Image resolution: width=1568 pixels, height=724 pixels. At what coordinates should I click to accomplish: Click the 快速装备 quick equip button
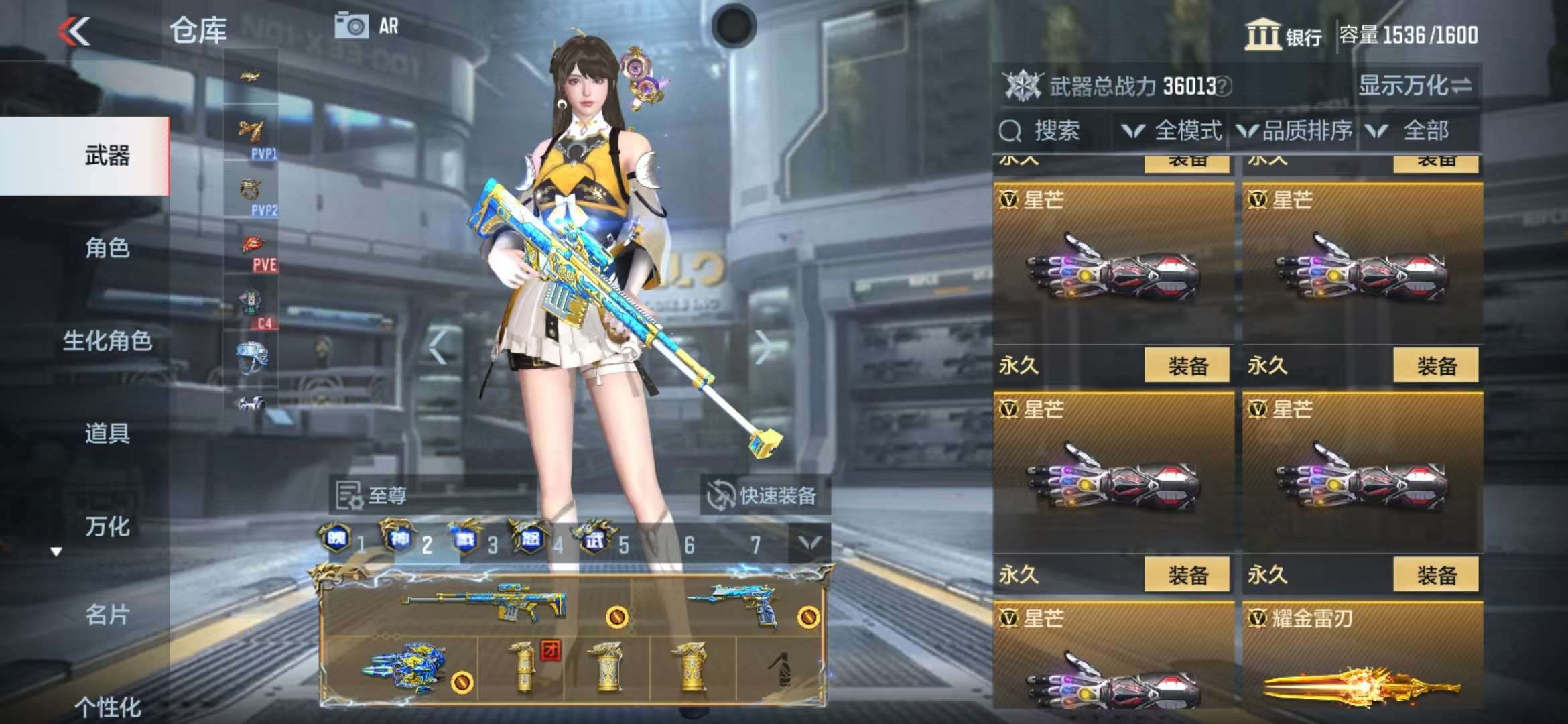(x=764, y=496)
